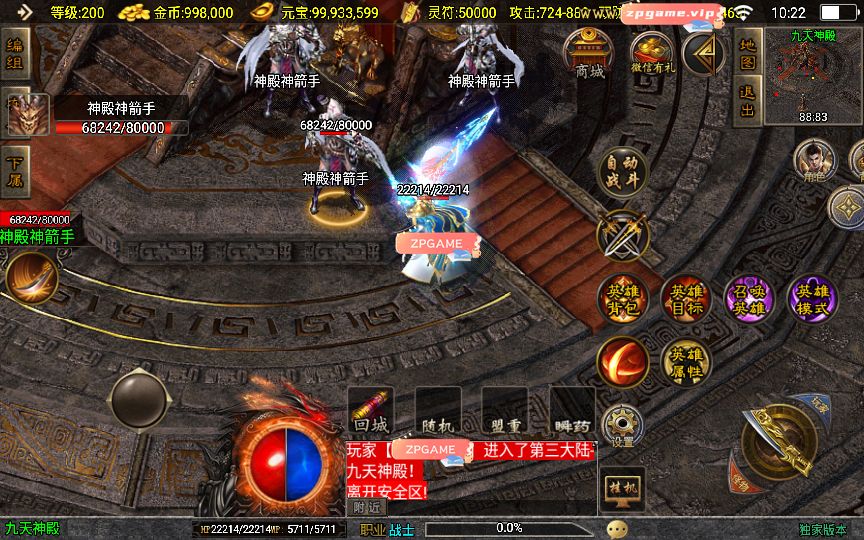Click the 挂机 idle button
The height and width of the screenshot is (540, 864).
pyautogui.click(x=622, y=489)
